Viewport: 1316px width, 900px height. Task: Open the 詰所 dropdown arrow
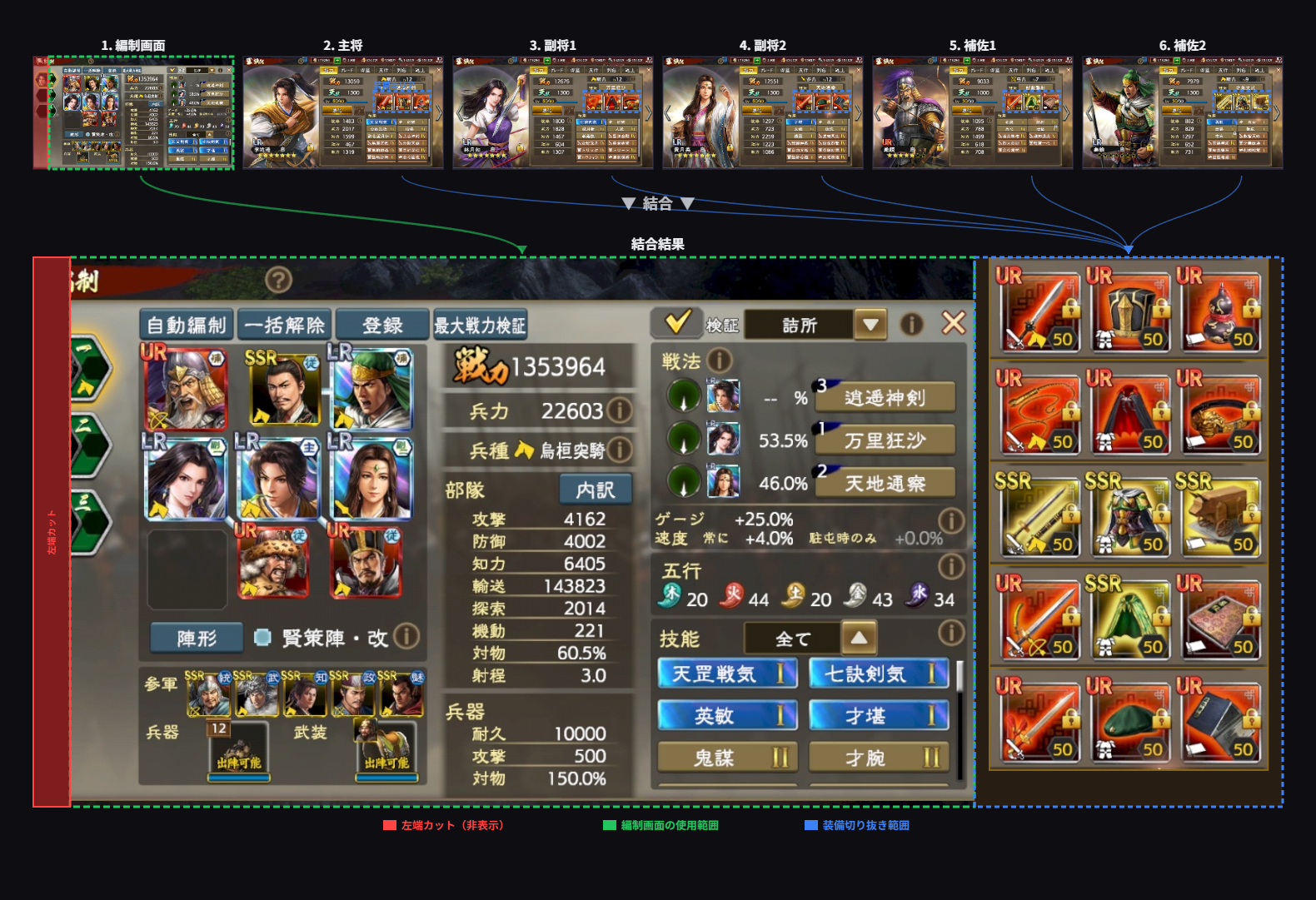pos(870,324)
